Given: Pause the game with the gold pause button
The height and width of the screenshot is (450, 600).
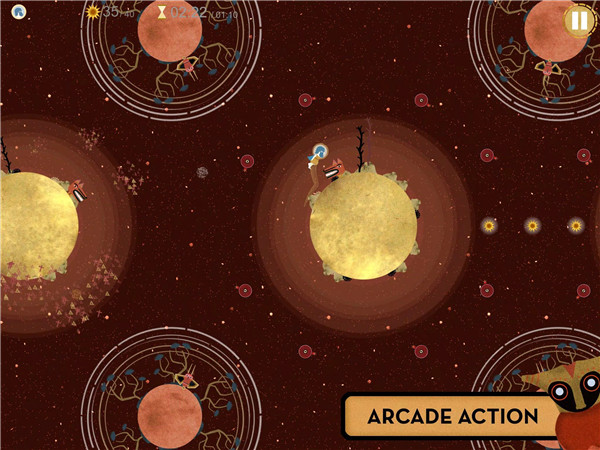Looking at the screenshot, I should (578, 20).
